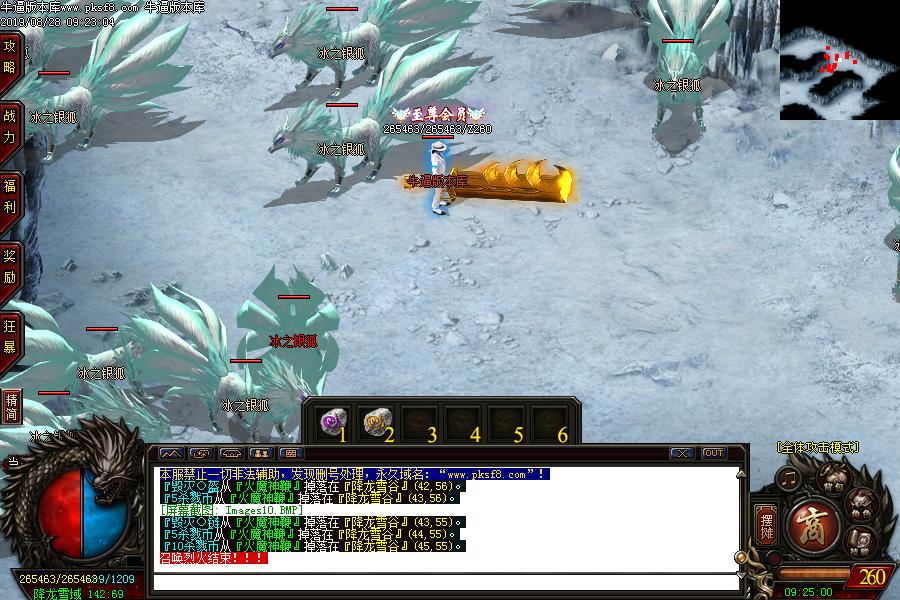Click the group members icon on chat toolbar
Image resolution: width=900 pixels, height=600 pixels.
click(x=263, y=453)
